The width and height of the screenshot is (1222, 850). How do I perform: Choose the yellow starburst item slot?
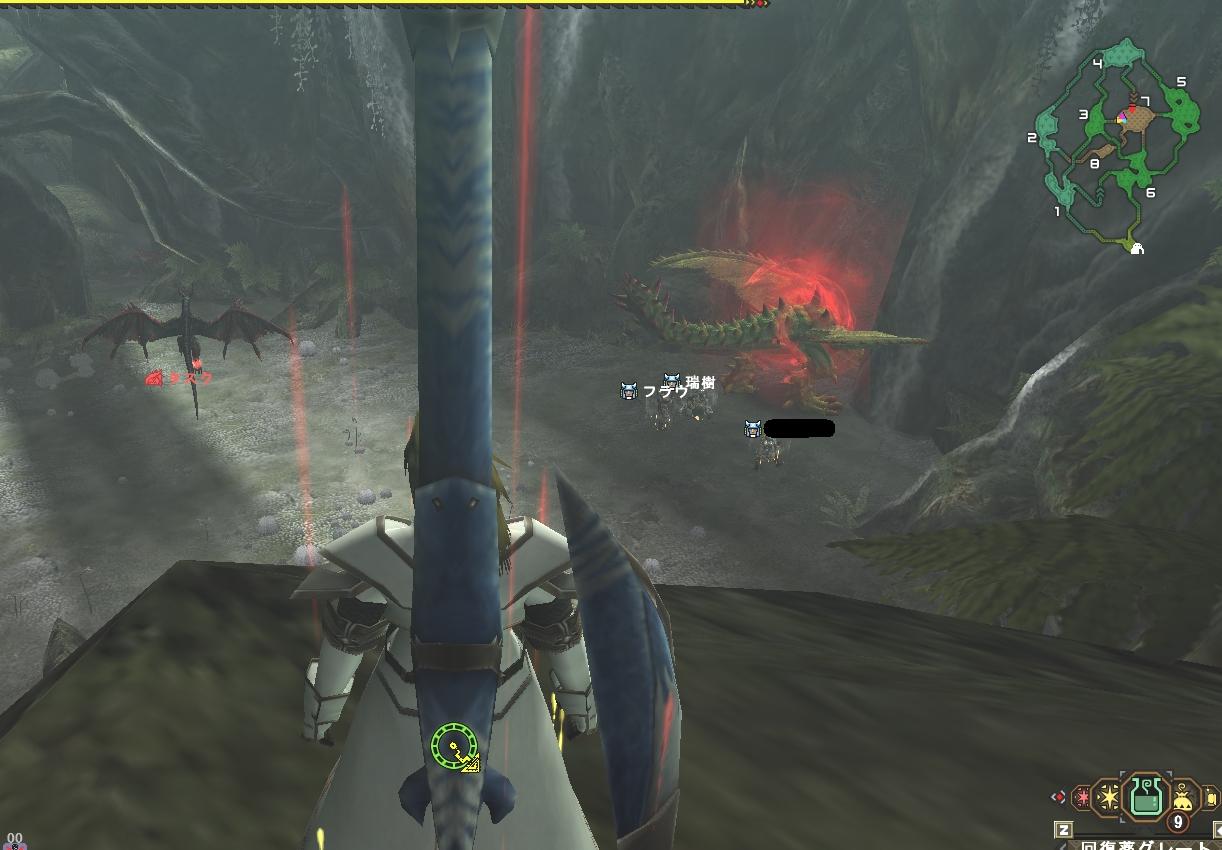[x=1108, y=797]
